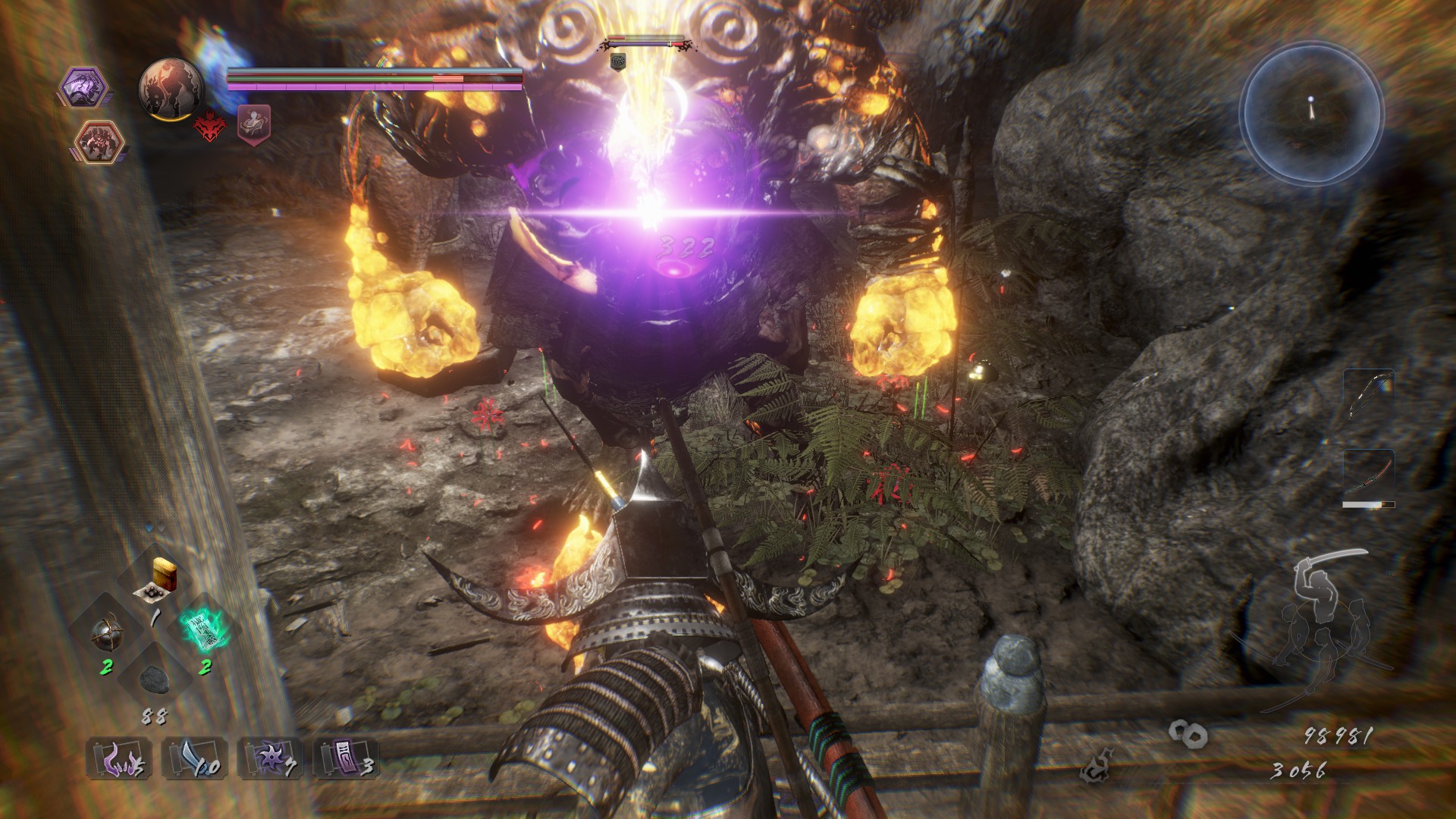Activate the shuriken scroll shortcut
Viewport: 1456px width, 819px height.
270,757
